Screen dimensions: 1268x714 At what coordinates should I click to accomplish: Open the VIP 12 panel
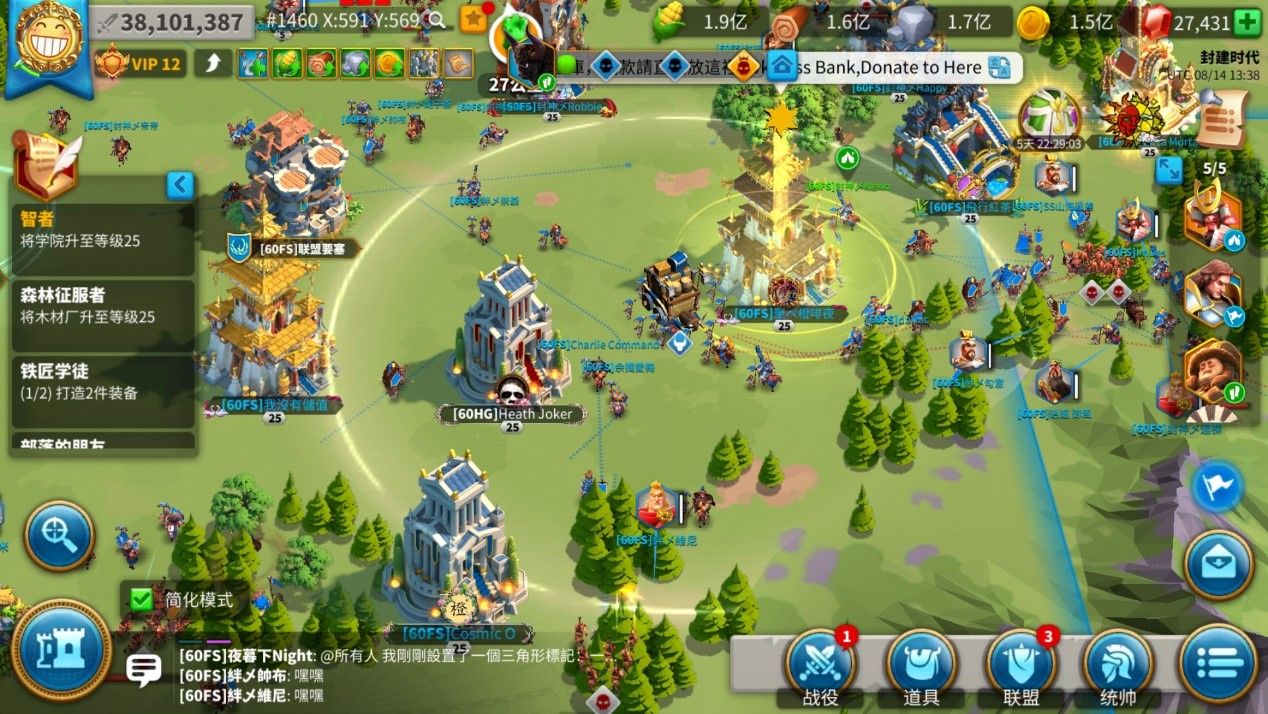[x=139, y=64]
